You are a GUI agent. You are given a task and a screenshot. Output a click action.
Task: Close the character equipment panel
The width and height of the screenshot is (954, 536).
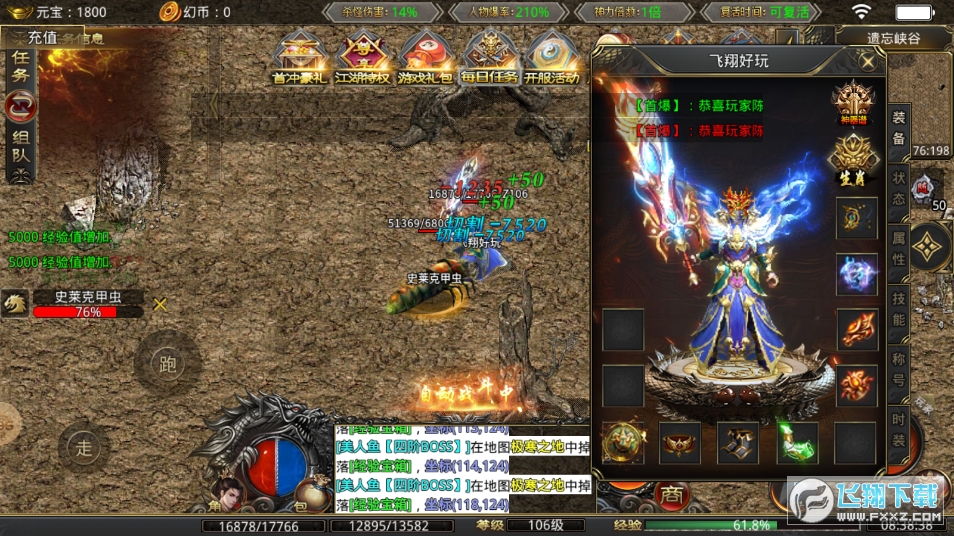tap(868, 61)
